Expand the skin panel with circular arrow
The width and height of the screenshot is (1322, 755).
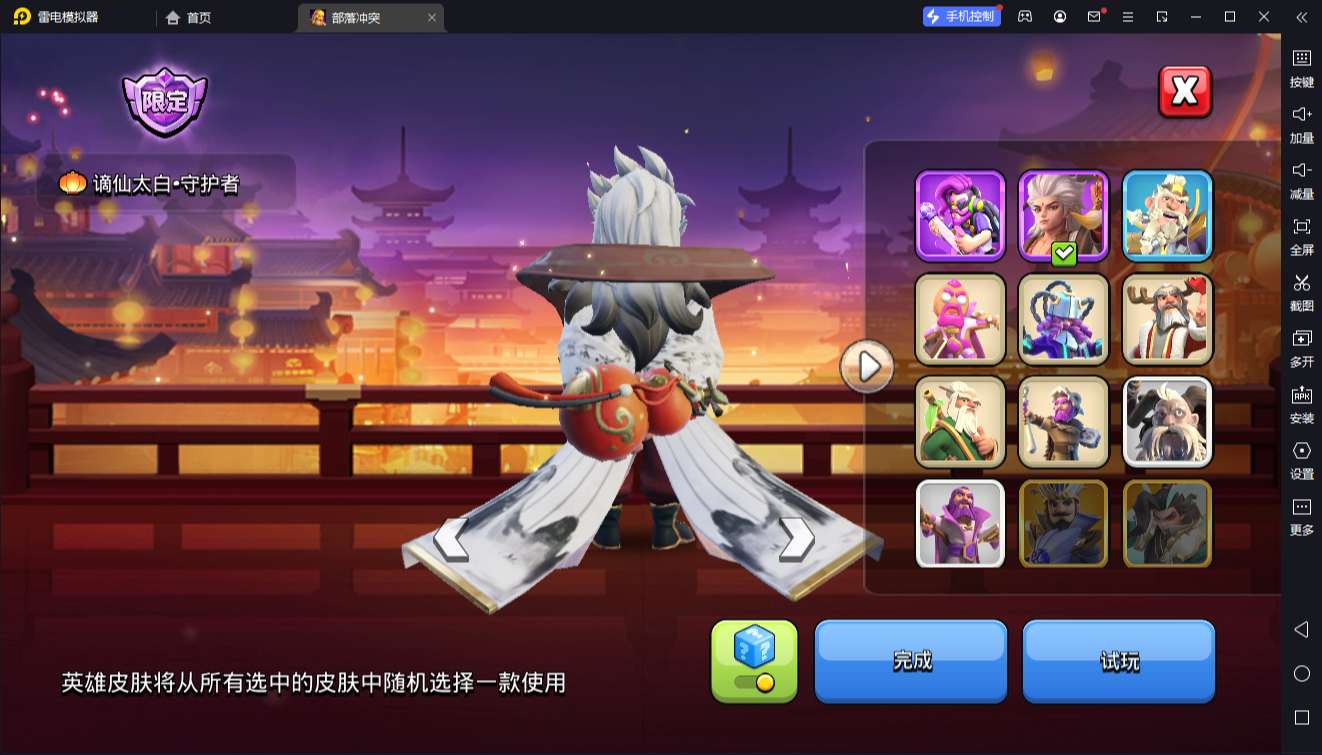click(866, 366)
